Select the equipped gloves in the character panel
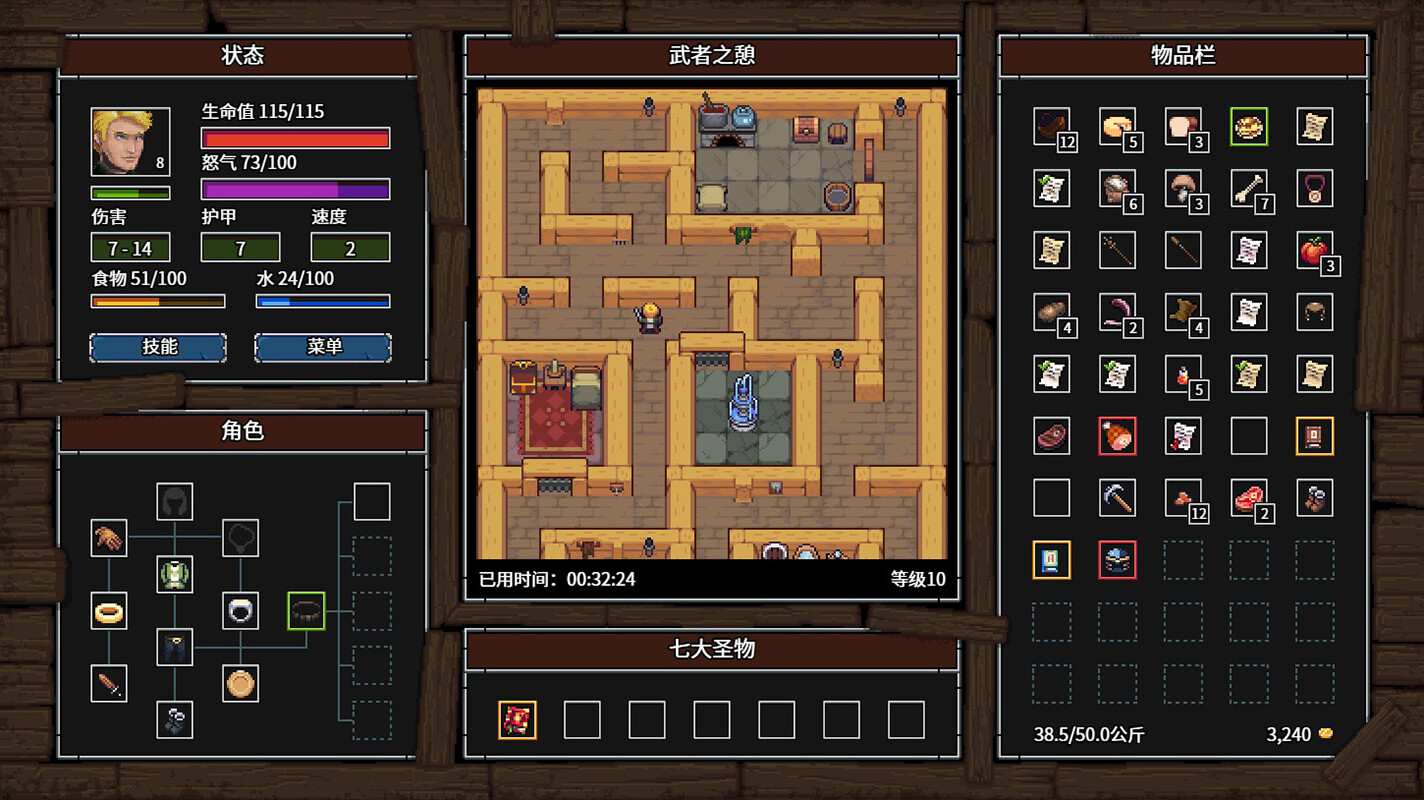Image resolution: width=1424 pixels, height=800 pixels. 109,538
